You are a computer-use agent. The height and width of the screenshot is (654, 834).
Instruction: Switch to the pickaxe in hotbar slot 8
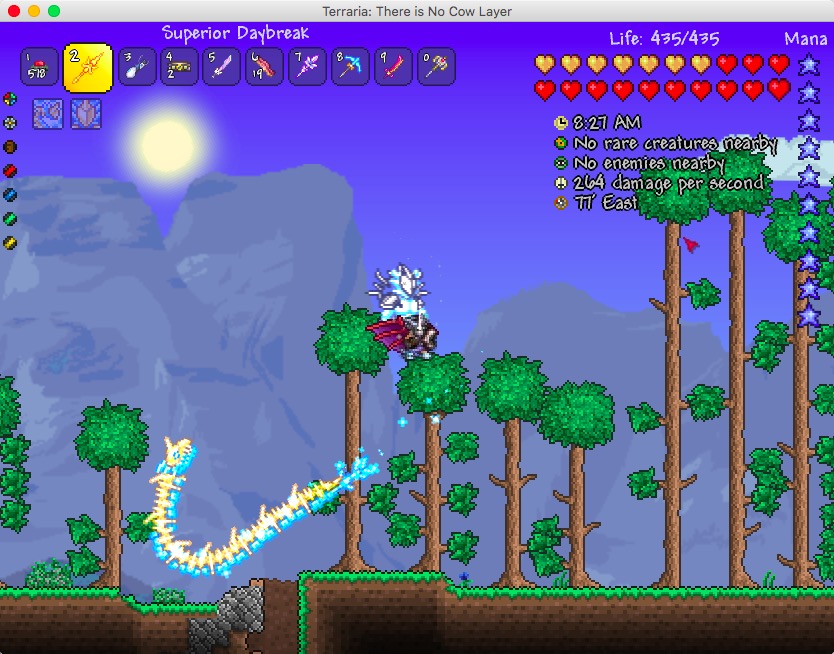350,68
